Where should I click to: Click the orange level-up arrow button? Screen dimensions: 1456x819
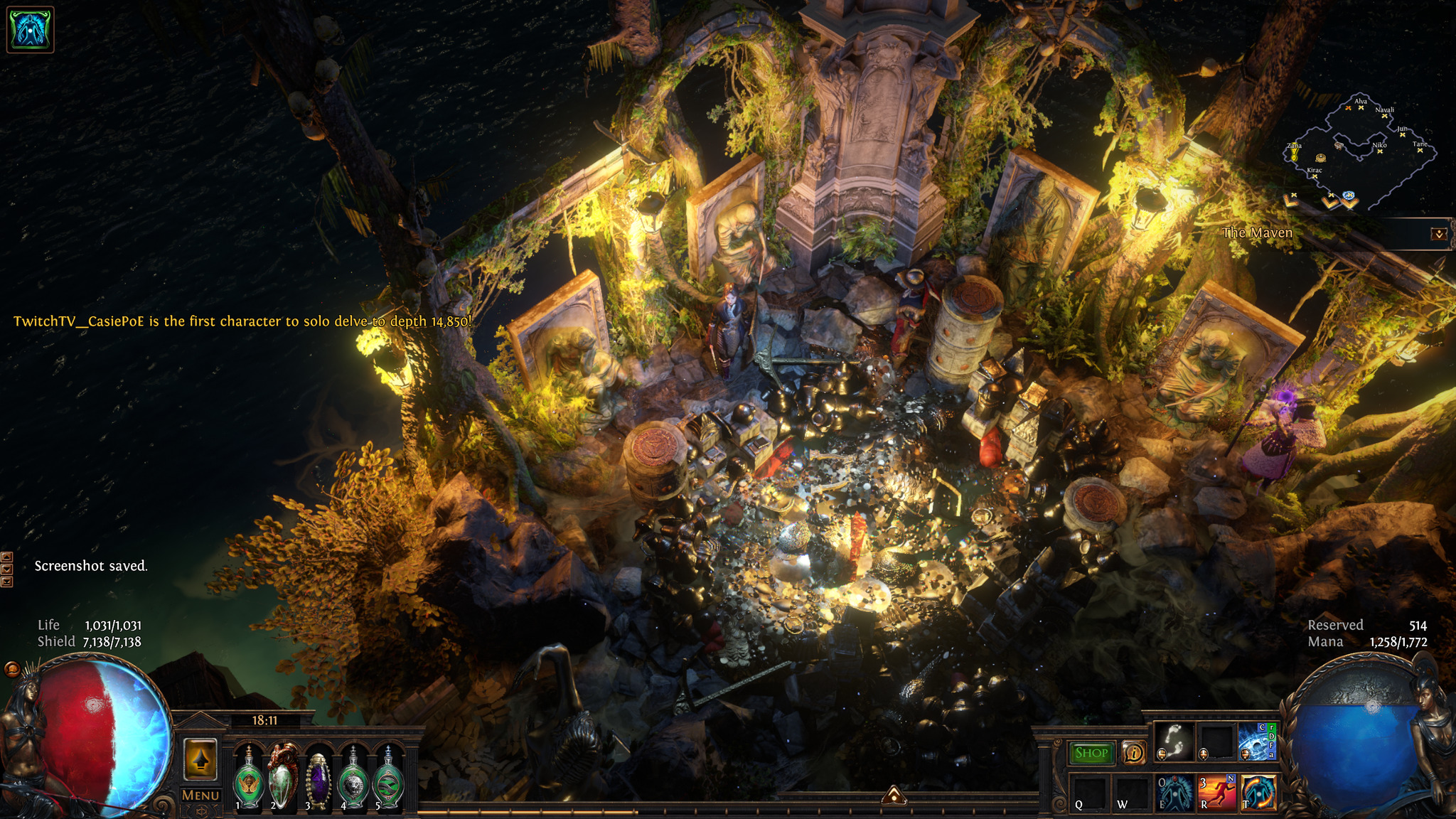pyautogui.click(x=200, y=759)
